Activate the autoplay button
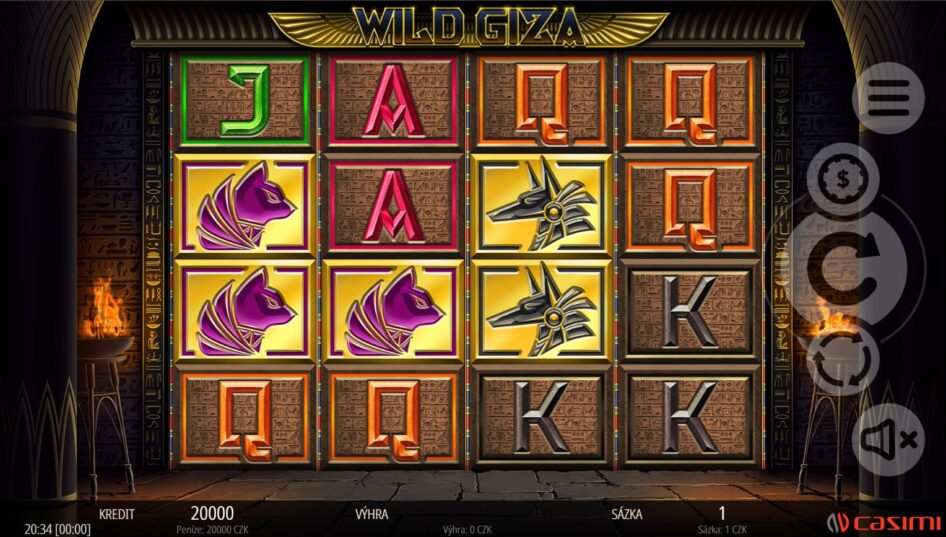Viewport: 946px width, 537px height. (x=843, y=362)
